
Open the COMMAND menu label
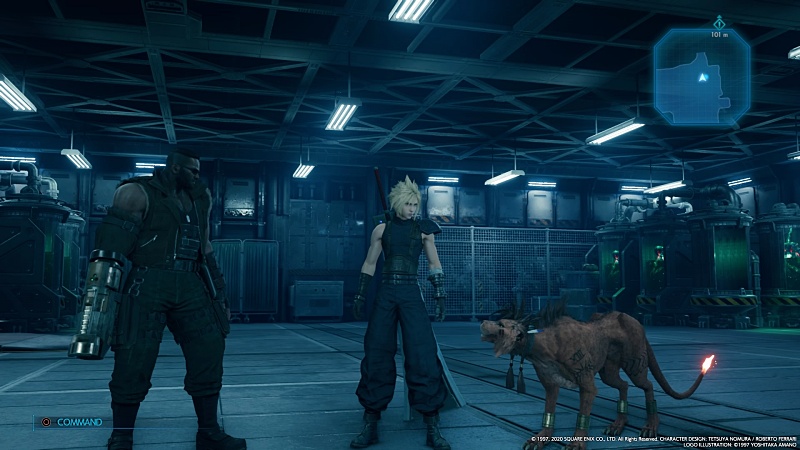(79, 422)
